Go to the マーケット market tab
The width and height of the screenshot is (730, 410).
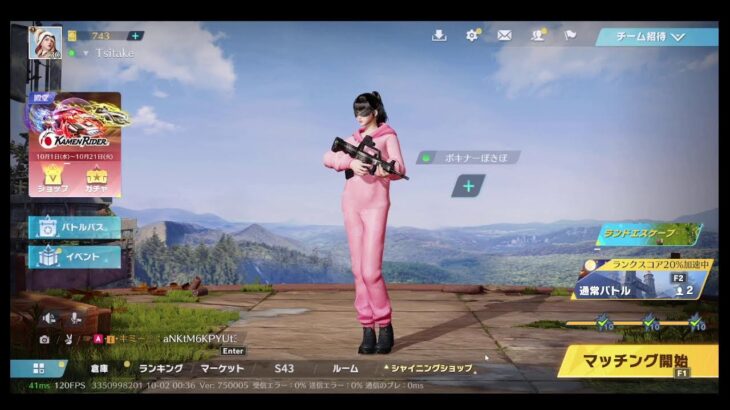[222, 368]
